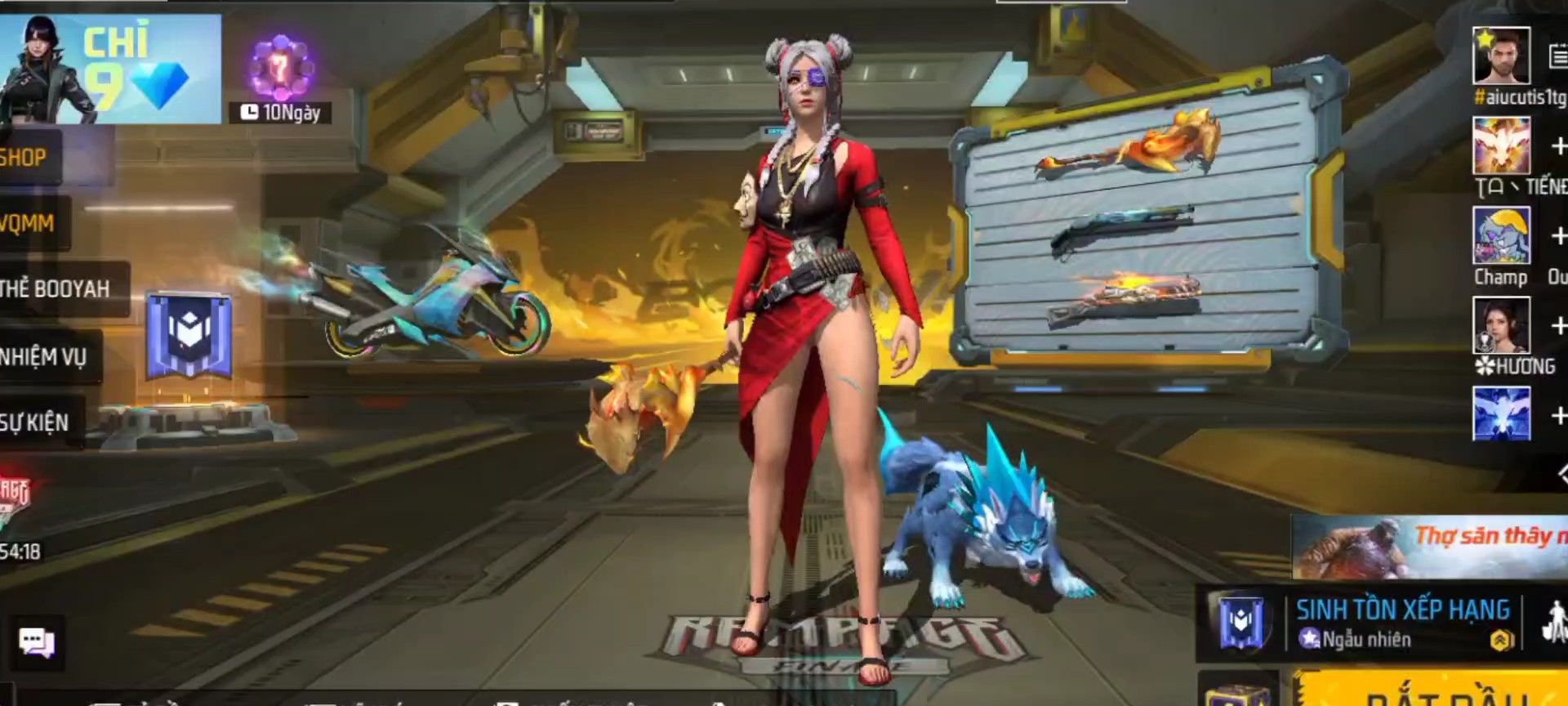Open THẺ BOOYAH pass menu
Screen dimensions: 1568x706
(59, 288)
